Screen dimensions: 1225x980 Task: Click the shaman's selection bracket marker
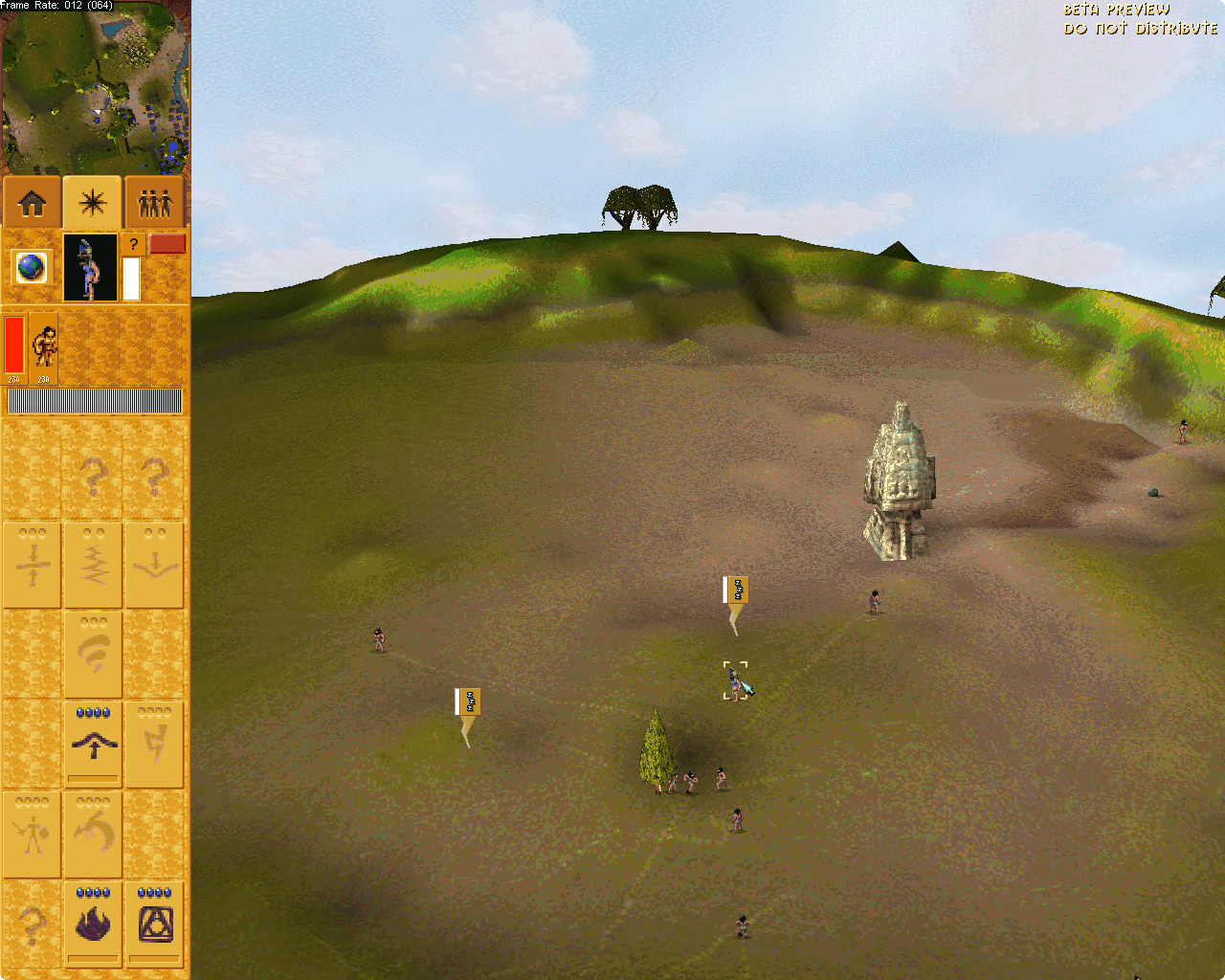735,680
